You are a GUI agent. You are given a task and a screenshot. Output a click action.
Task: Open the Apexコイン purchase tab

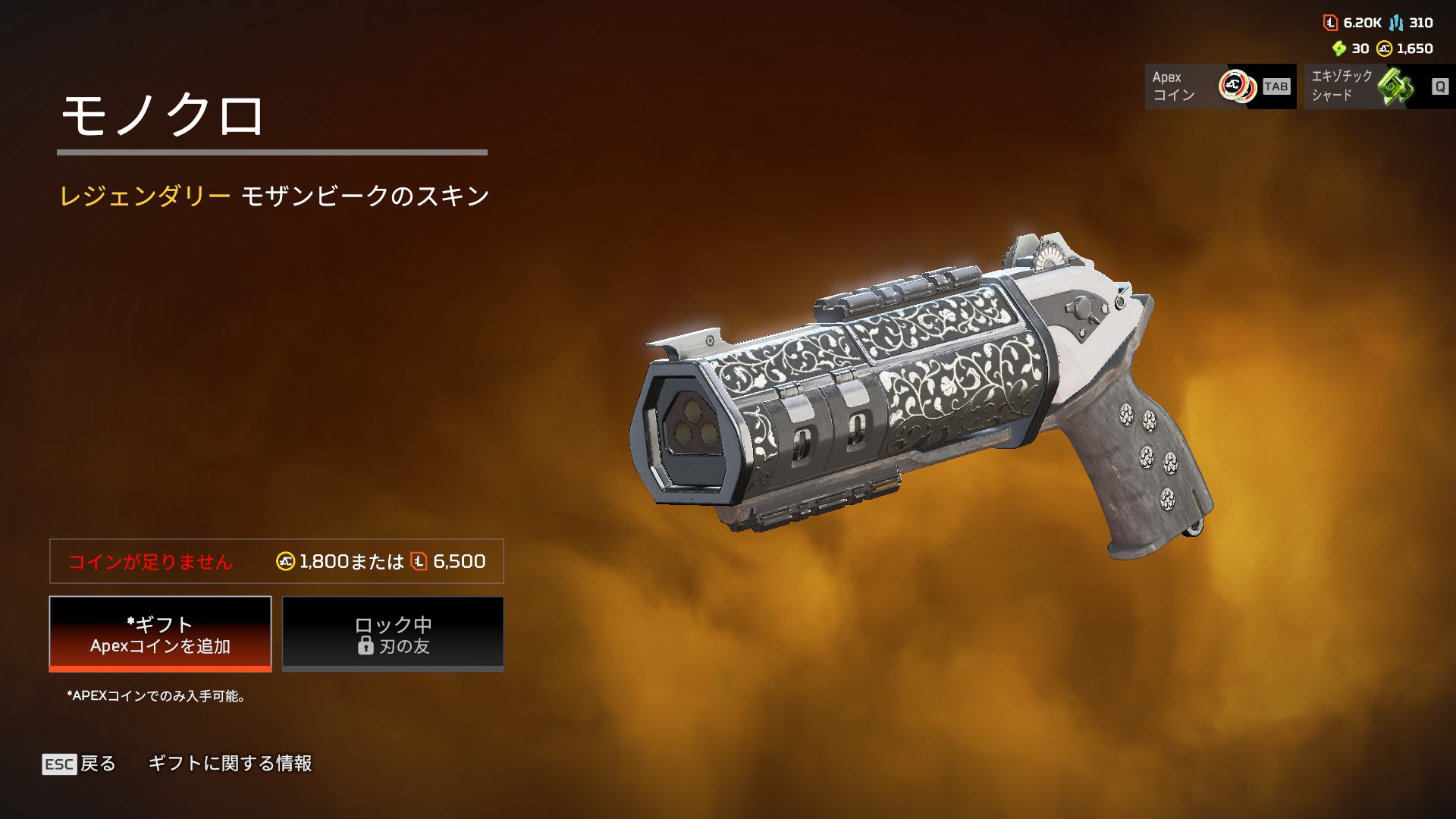pyautogui.click(x=1219, y=86)
